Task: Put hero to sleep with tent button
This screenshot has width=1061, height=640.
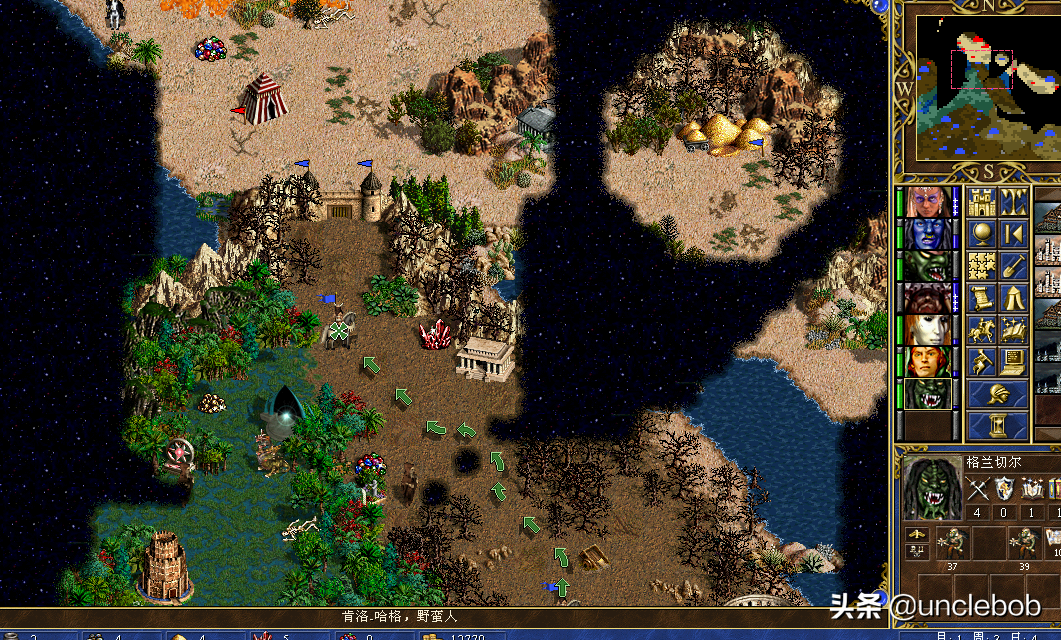Action: [1013, 297]
